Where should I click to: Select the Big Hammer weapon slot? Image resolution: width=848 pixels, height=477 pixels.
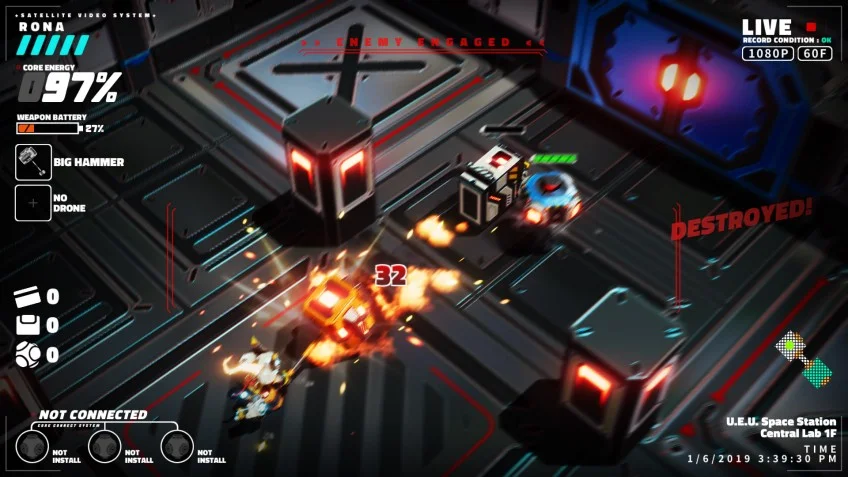coord(33,162)
